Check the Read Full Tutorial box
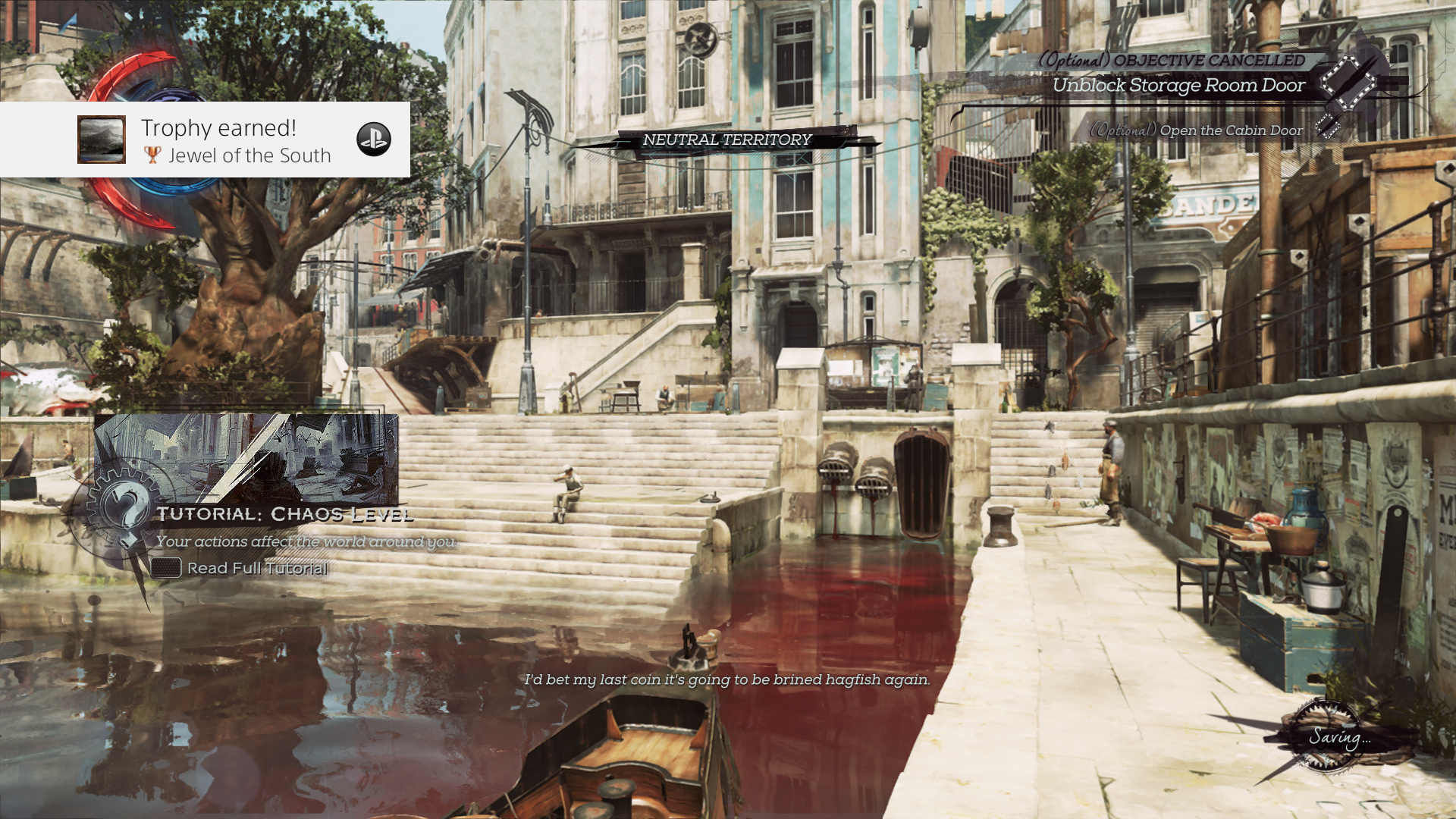Viewport: 1456px width, 819px height. pos(165,566)
